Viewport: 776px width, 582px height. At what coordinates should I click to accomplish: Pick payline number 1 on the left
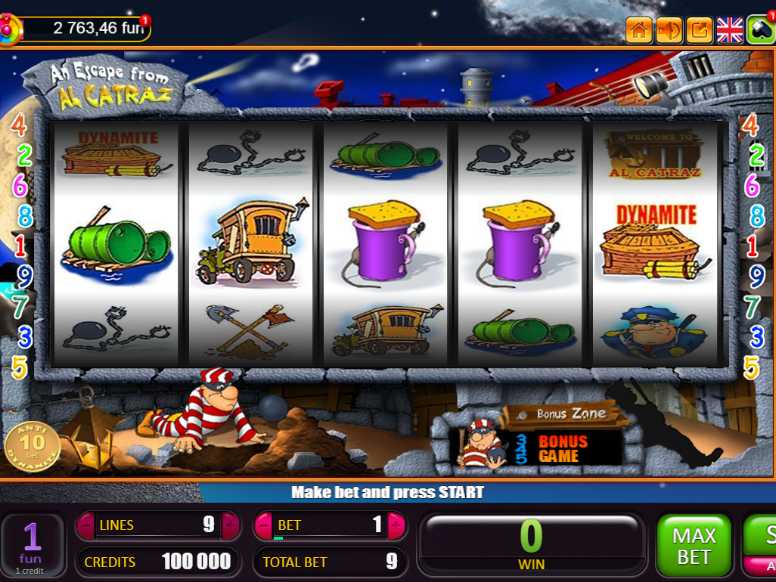[x=19, y=246]
